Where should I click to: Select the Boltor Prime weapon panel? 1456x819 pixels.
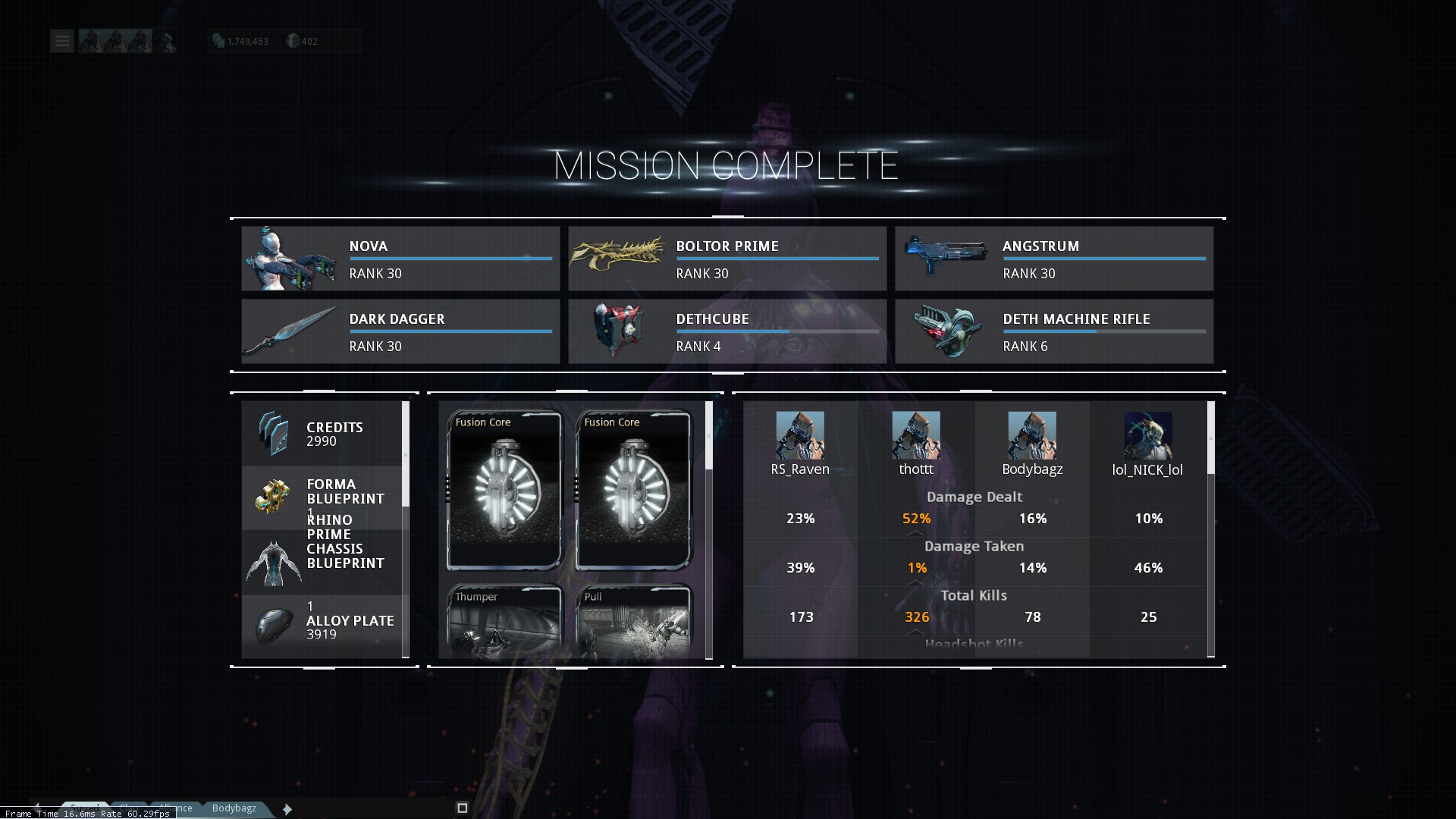click(727, 259)
